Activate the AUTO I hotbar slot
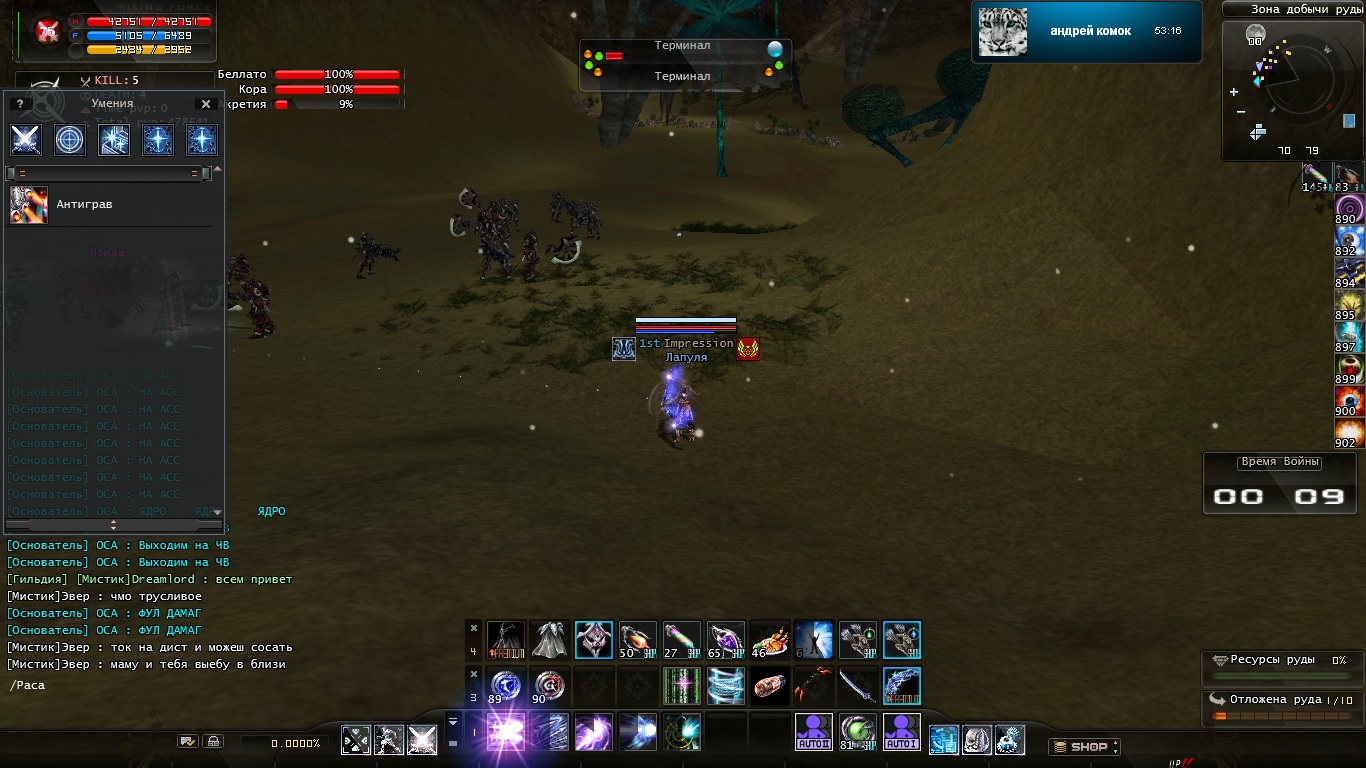Screen dimensions: 1366x768 [x=902, y=732]
